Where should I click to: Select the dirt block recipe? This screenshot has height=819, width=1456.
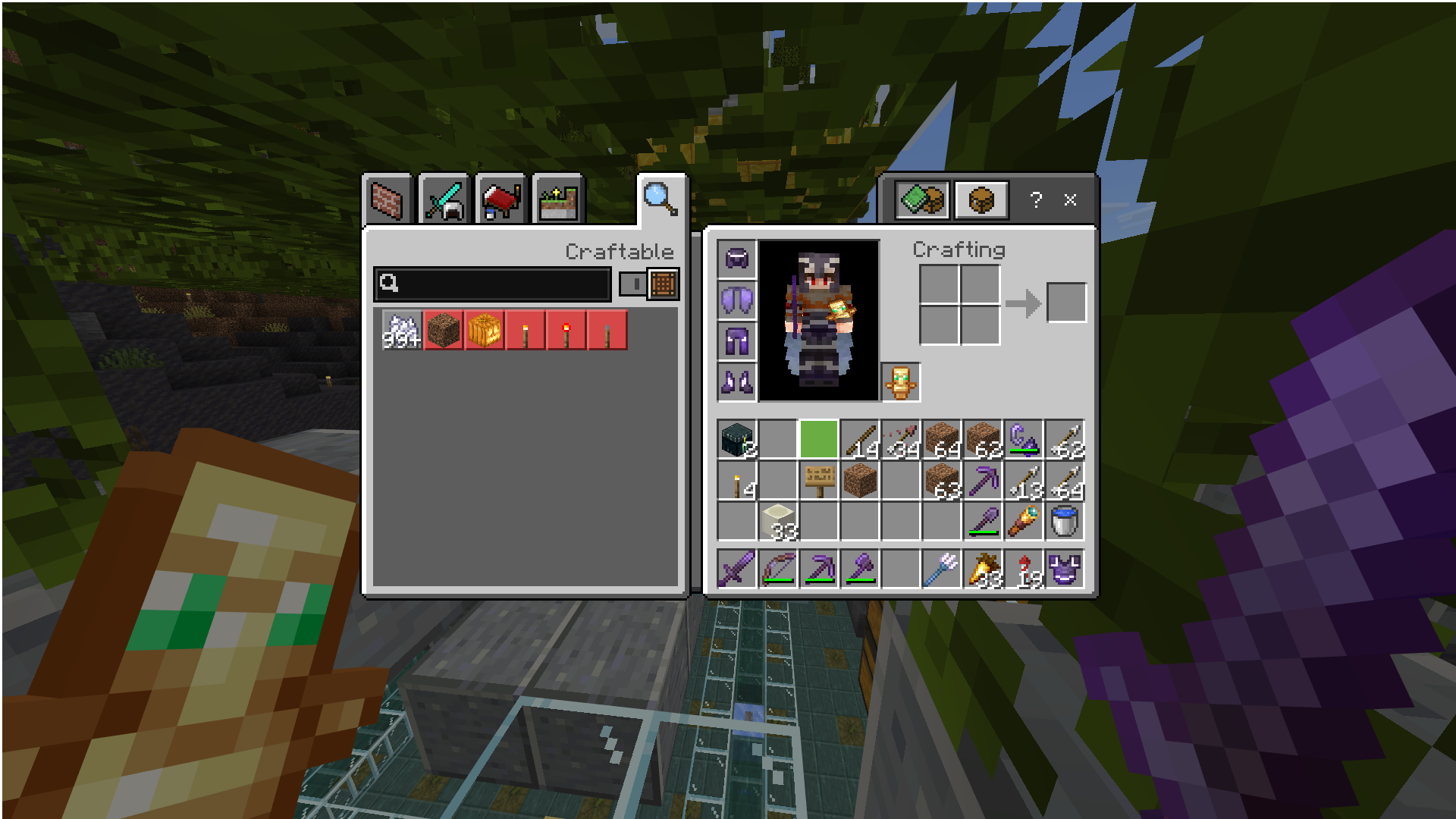click(x=444, y=329)
